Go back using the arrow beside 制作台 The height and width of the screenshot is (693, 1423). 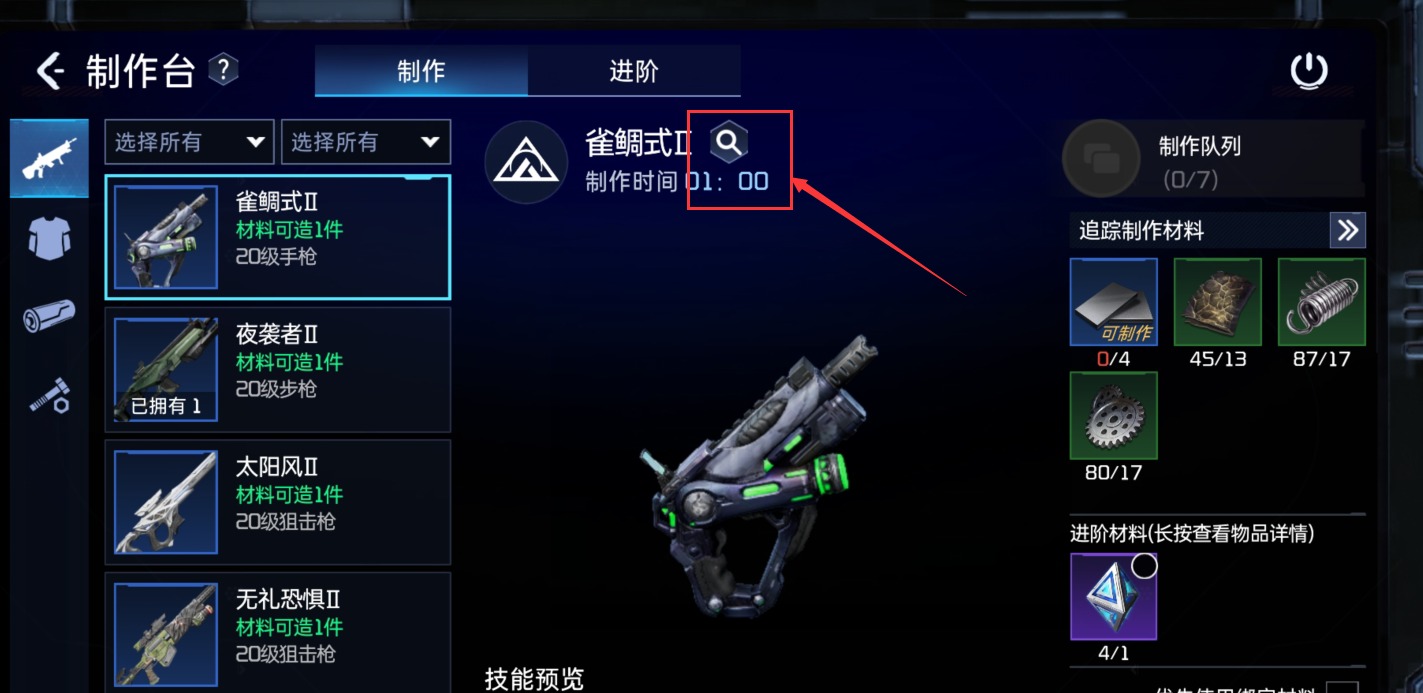50,71
